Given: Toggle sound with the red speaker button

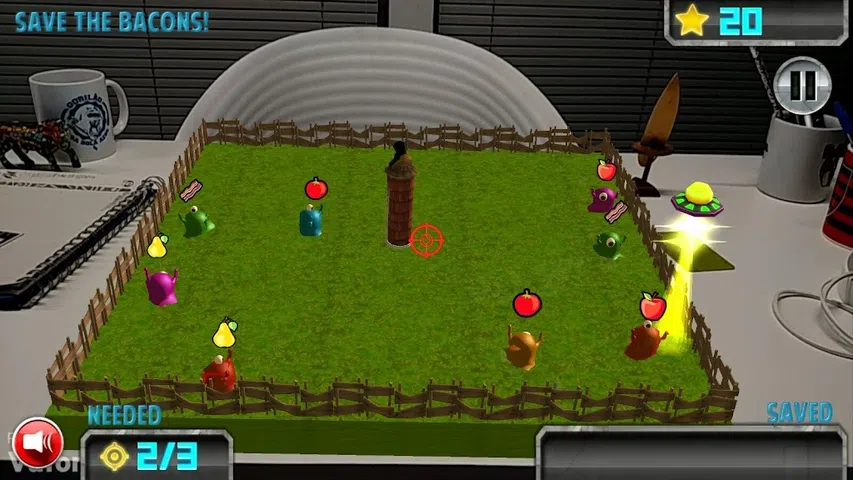Looking at the screenshot, I should pos(38,441).
